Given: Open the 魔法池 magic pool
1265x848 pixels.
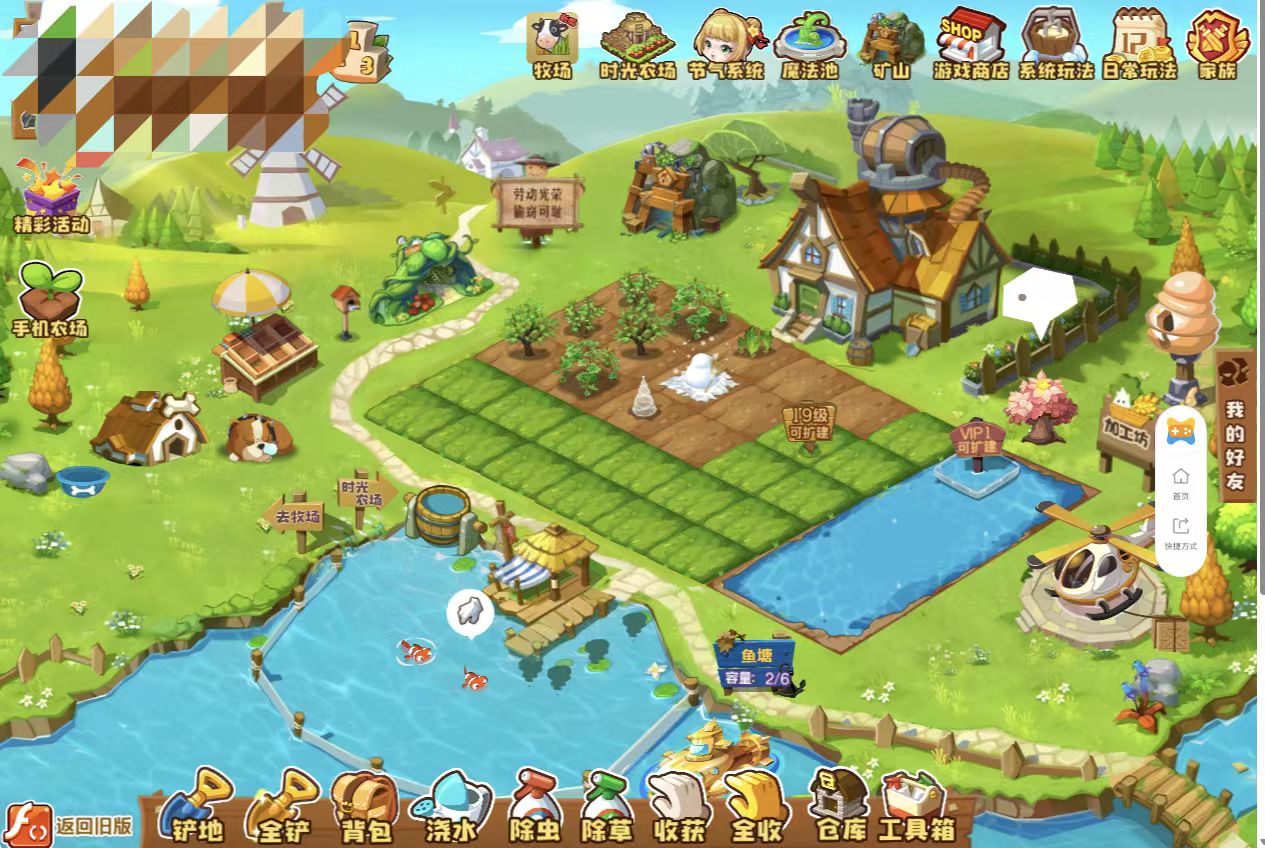Looking at the screenshot, I should [x=810, y=45].
